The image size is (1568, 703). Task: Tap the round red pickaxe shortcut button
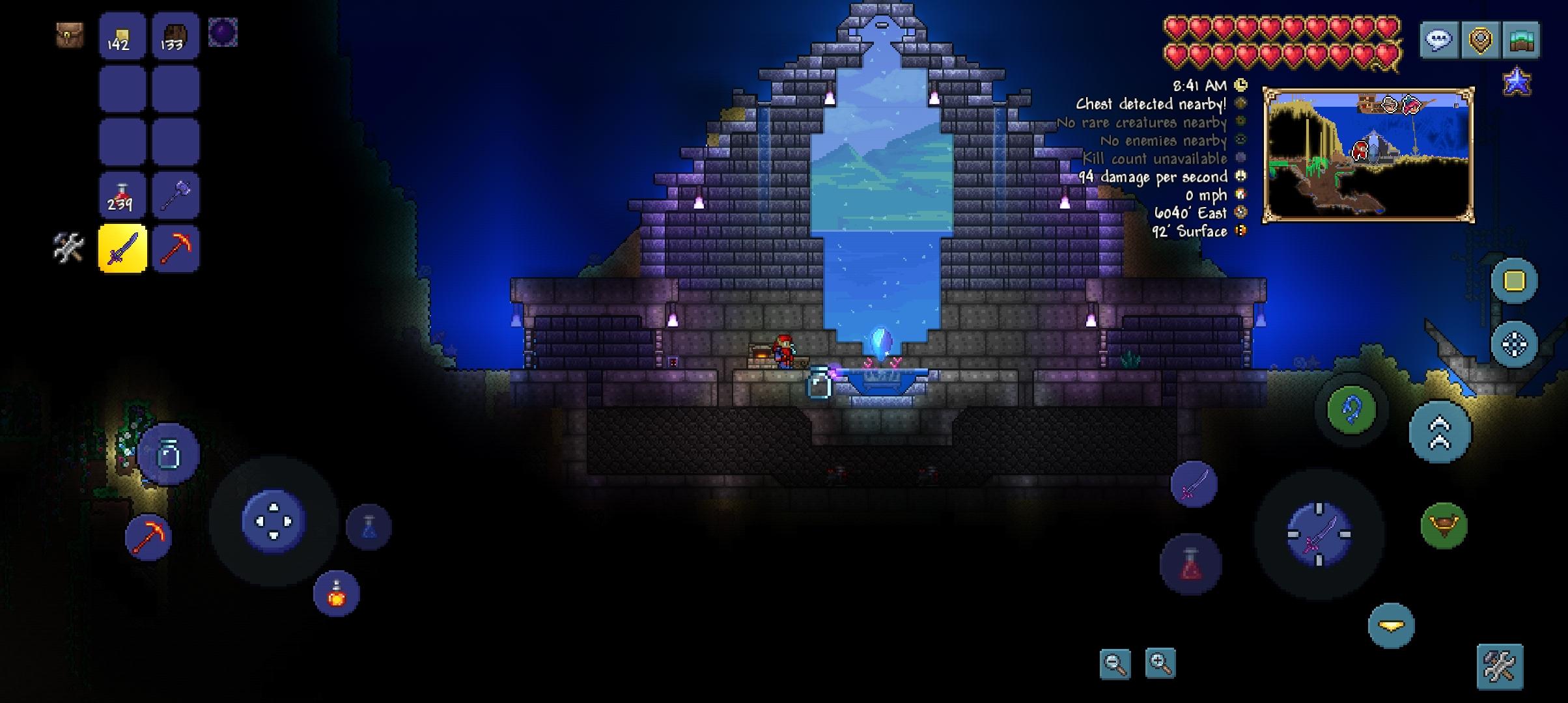(148, 536)
